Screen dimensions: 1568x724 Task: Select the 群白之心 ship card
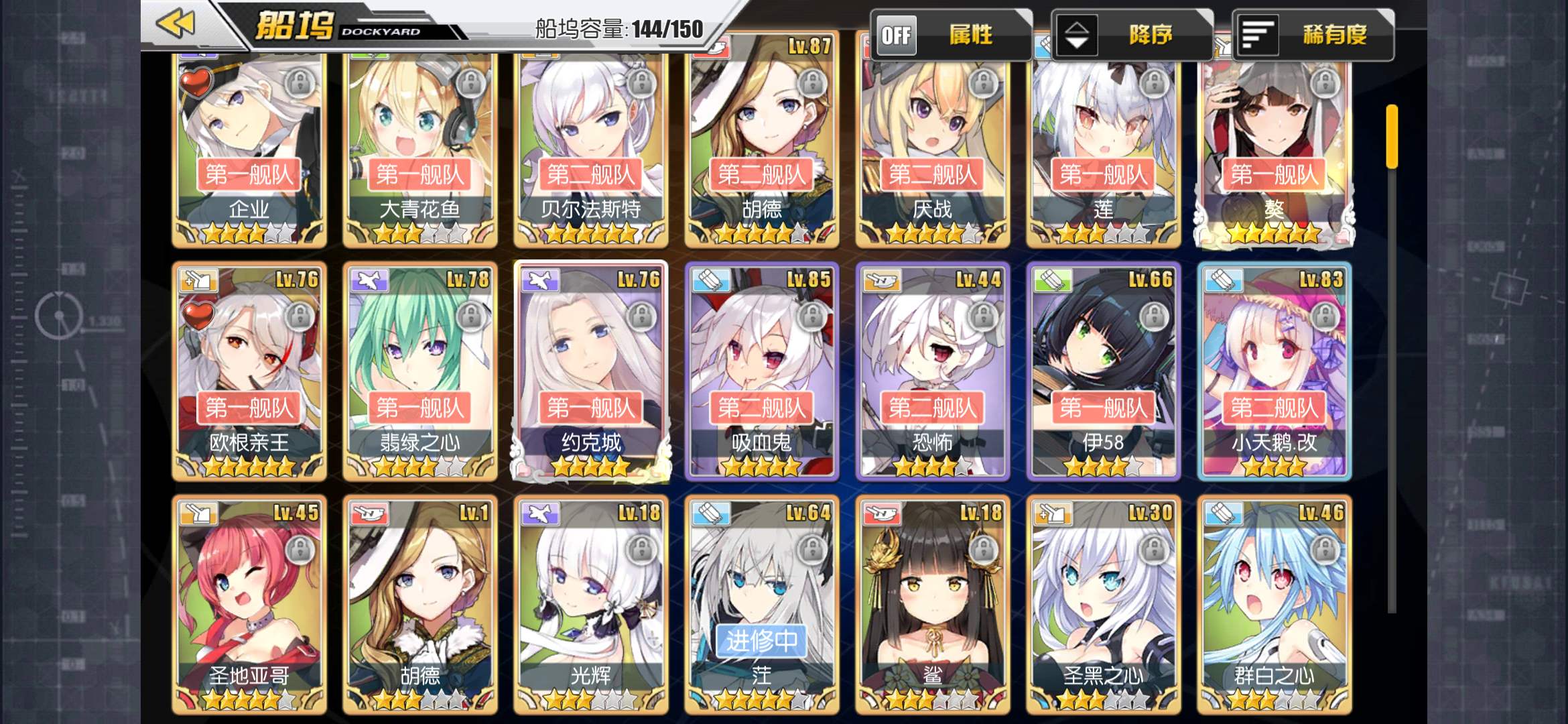pyautogui.click(x=1275, y=603)
